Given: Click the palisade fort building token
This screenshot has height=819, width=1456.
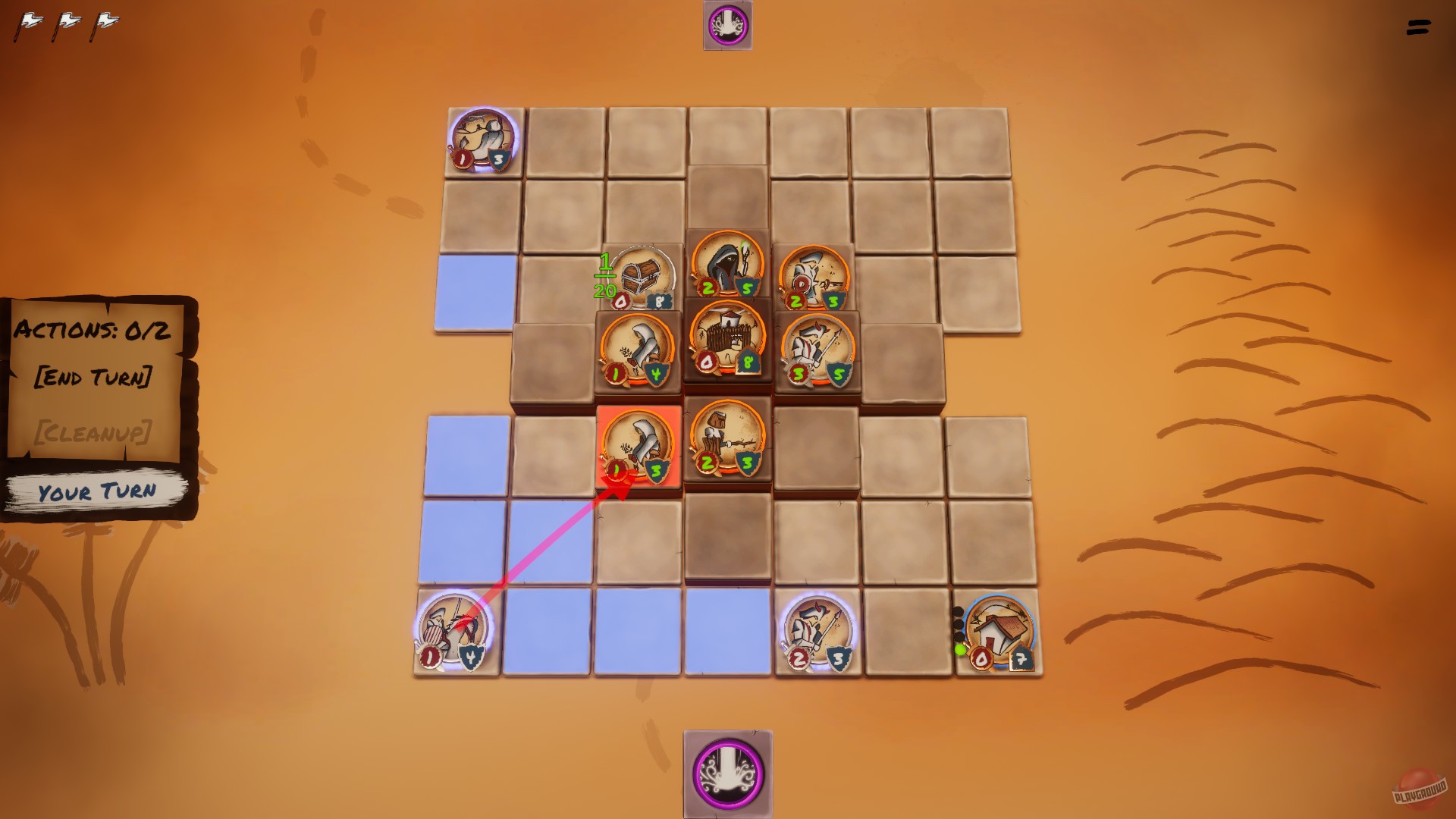Looking at the screenshot, I should coord(724,345).
